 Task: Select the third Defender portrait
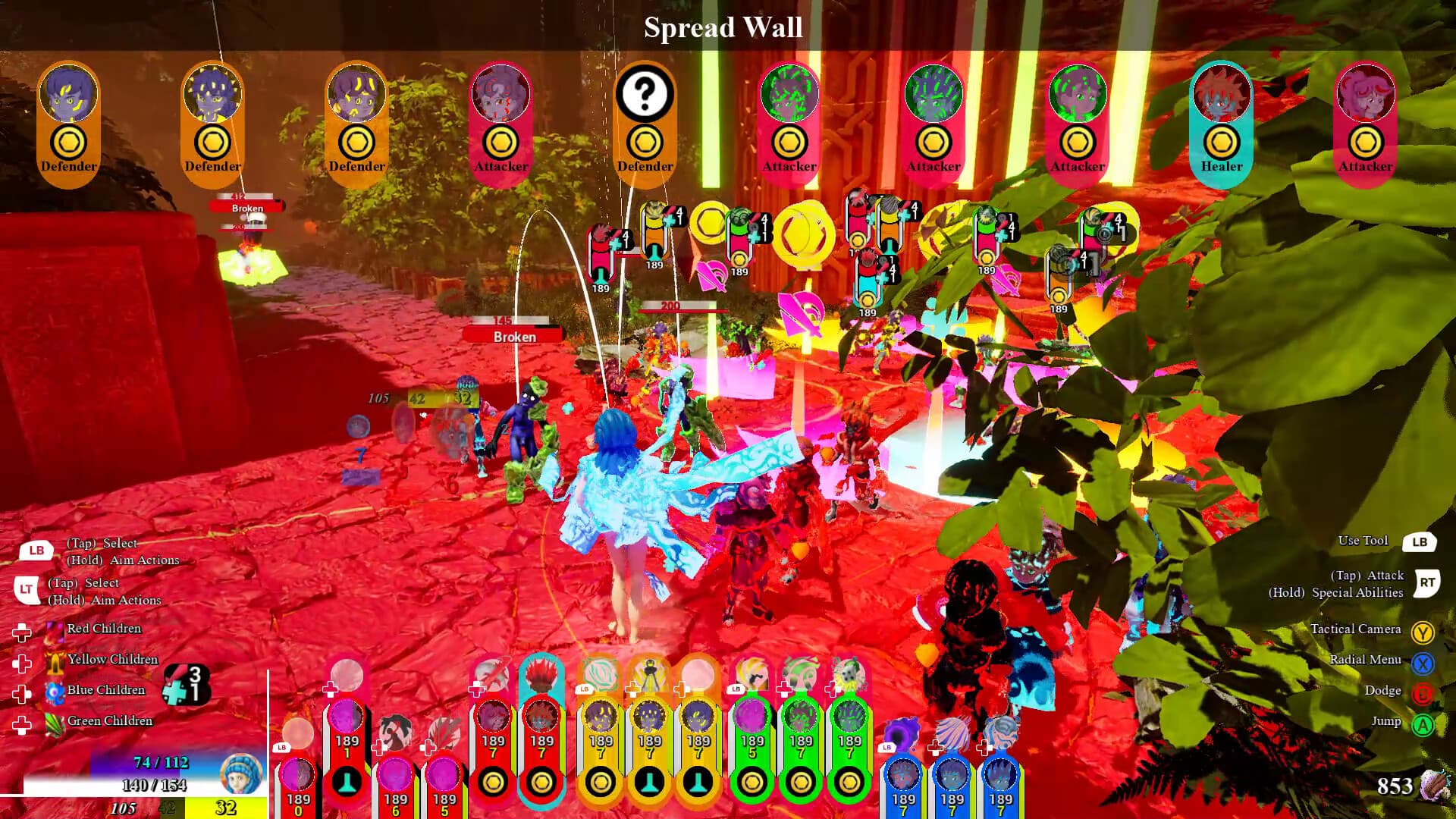click(x=356, y=93)
